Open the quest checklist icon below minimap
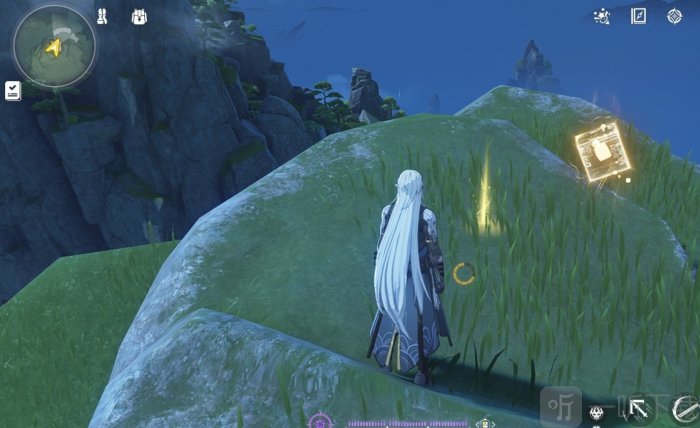This screenshot has height=428, width=700. [13, 91]
